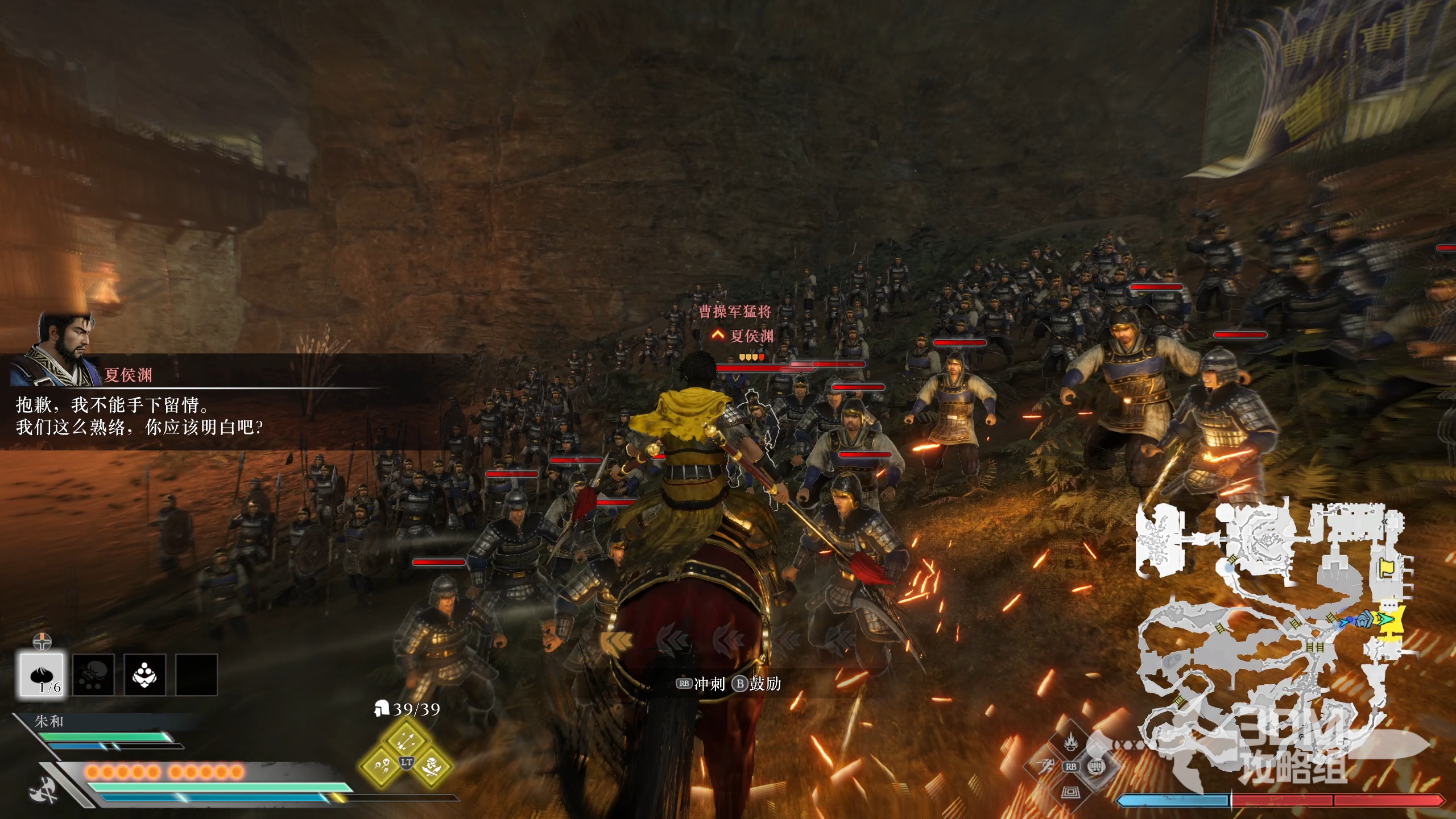
Task: Activate the crossed-swords soldier tactic
Action: 432,766
